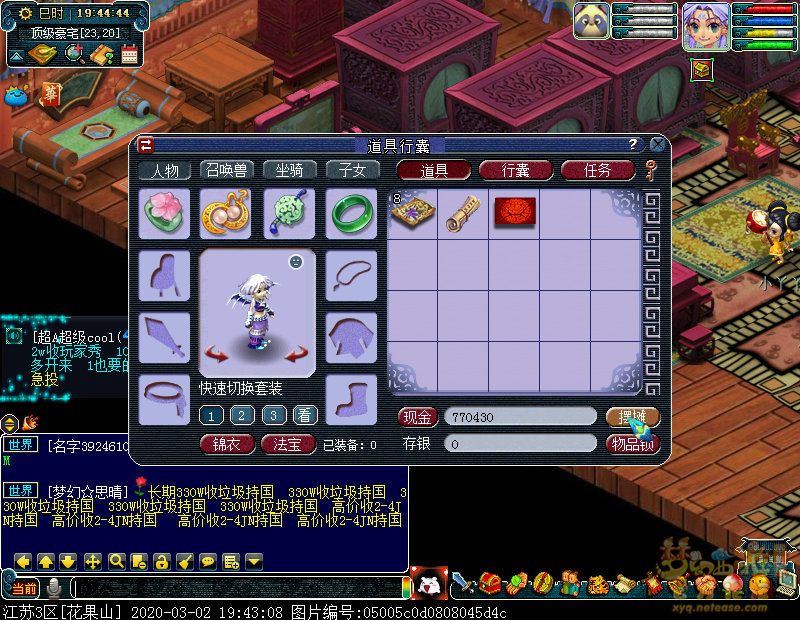Open the treasure chest icon in bottom toolbar
This screenshot has height=620, width=800.
489,583
